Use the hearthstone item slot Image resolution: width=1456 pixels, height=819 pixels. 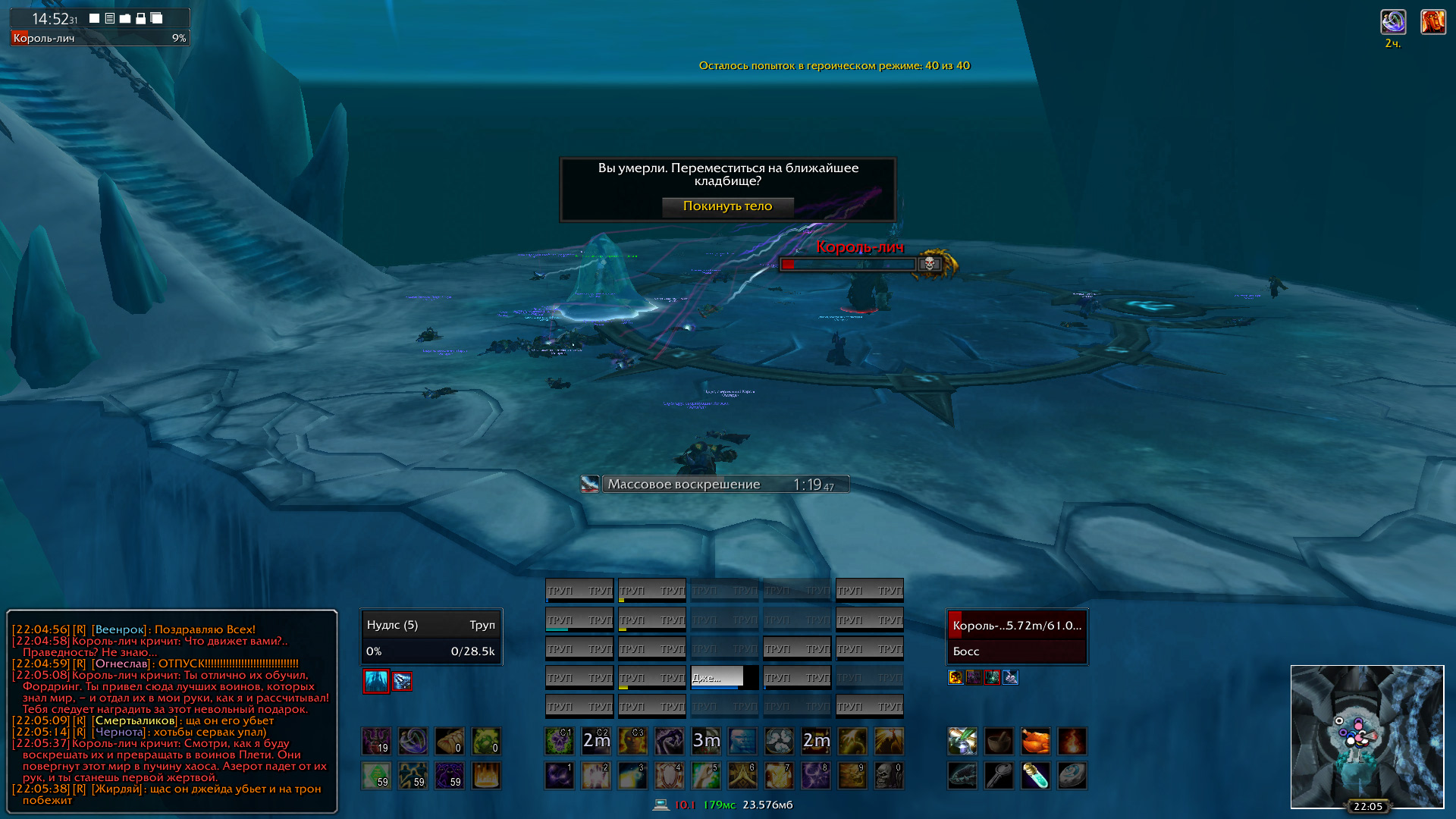[x=1072, y=776]
